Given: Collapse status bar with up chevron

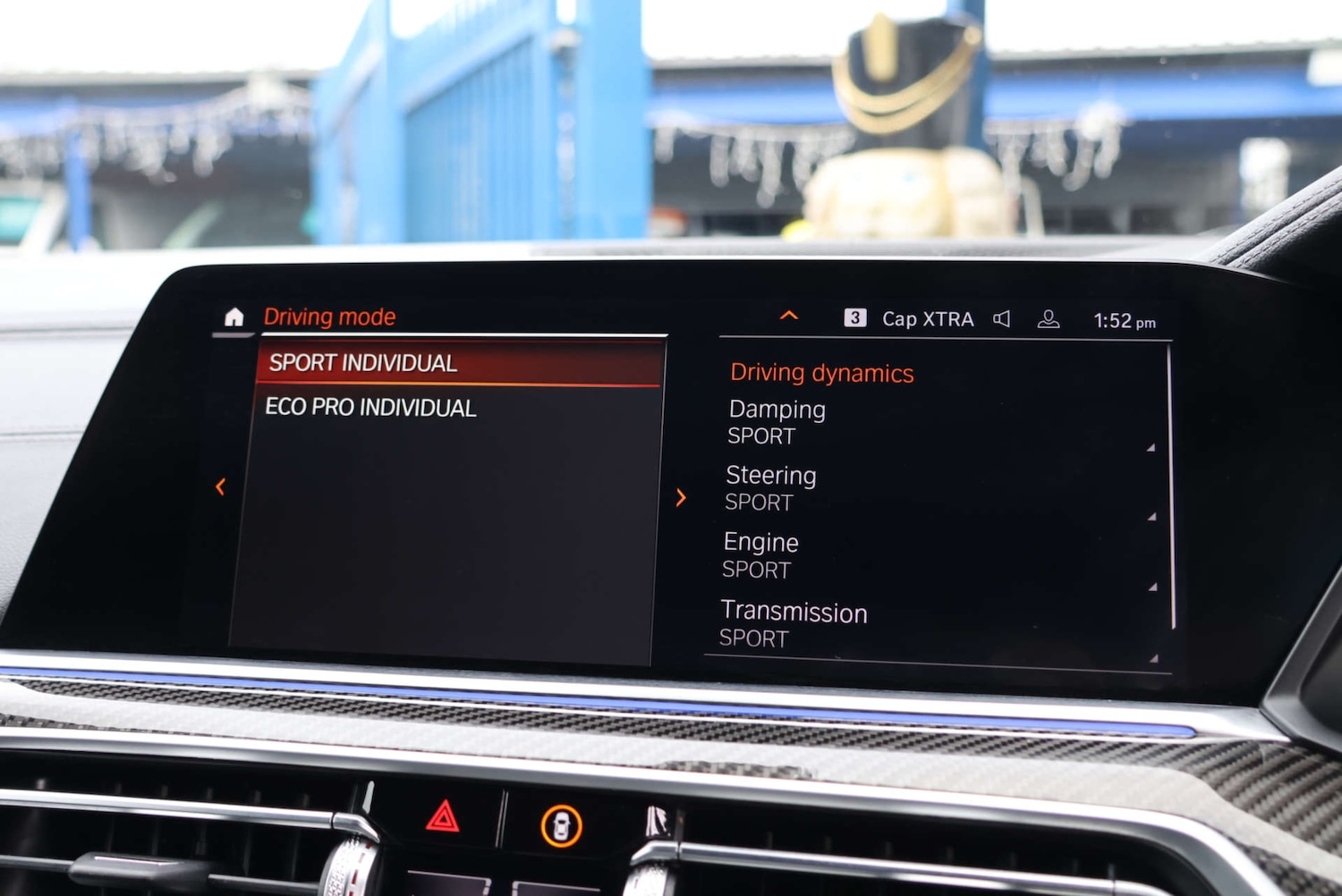Looking at the screenshot, I should tap(788, 316).
